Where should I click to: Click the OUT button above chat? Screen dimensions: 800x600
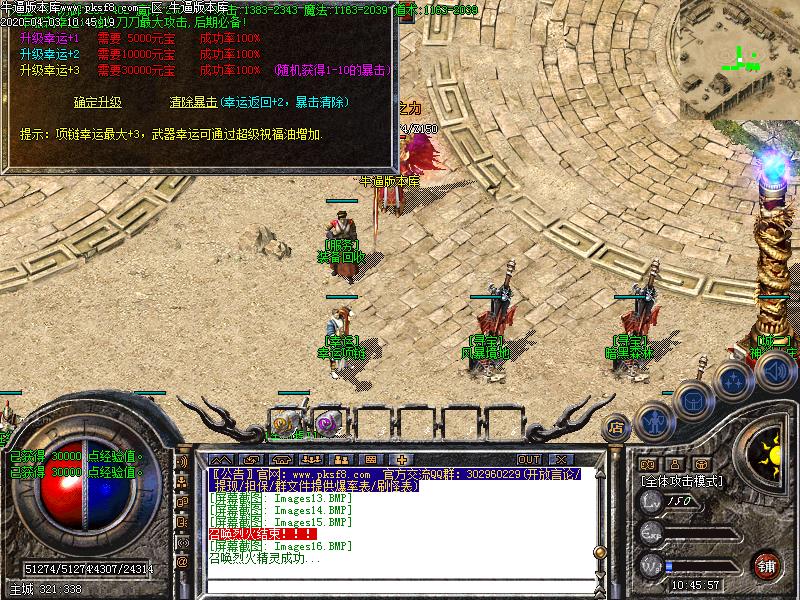(x=528, y=459)
